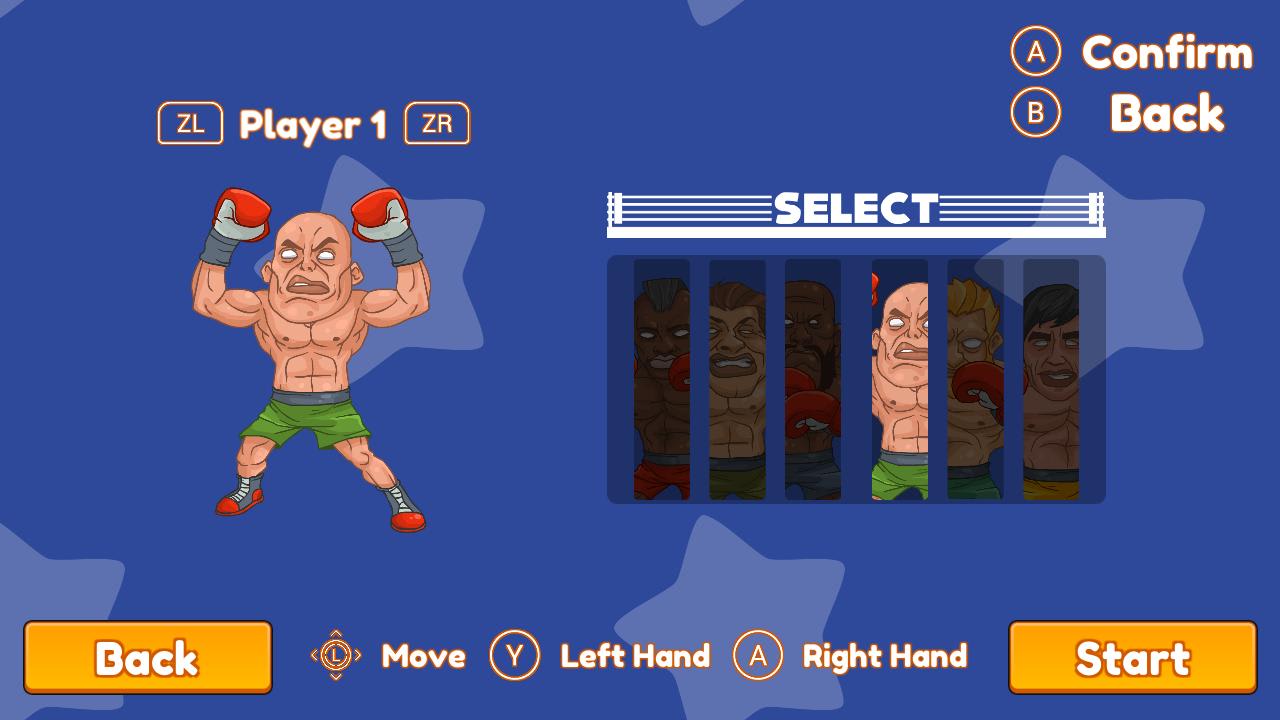Select the blond boxer portrait
This screenshot has height=720, width=1280.
click(x=975, y=380)
